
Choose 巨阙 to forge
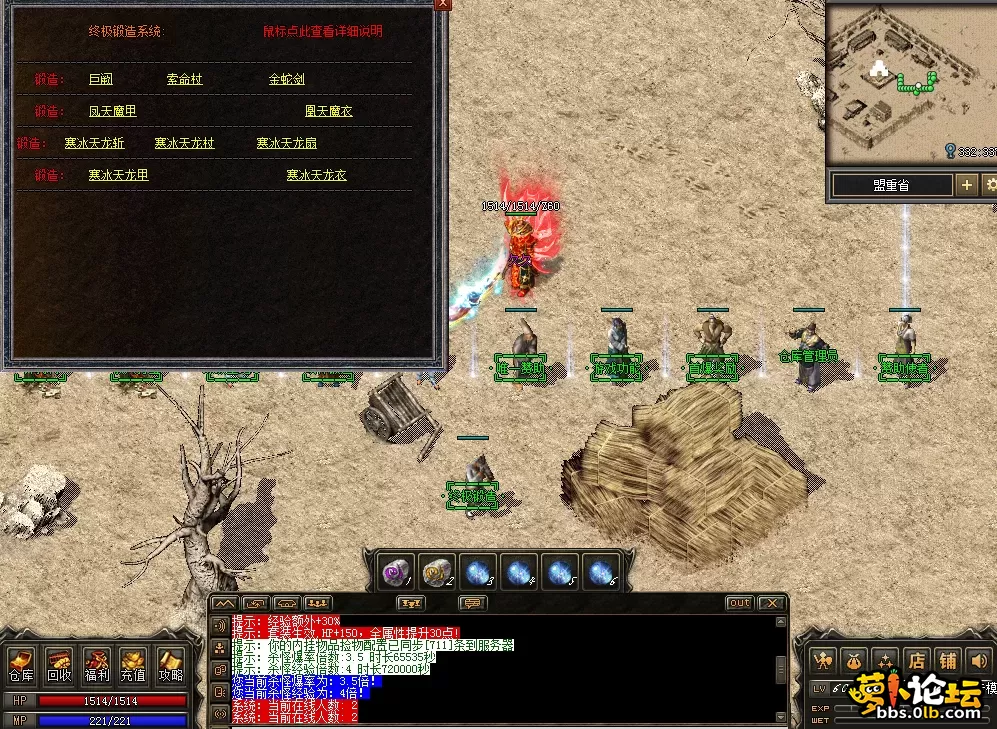[101, 79]
